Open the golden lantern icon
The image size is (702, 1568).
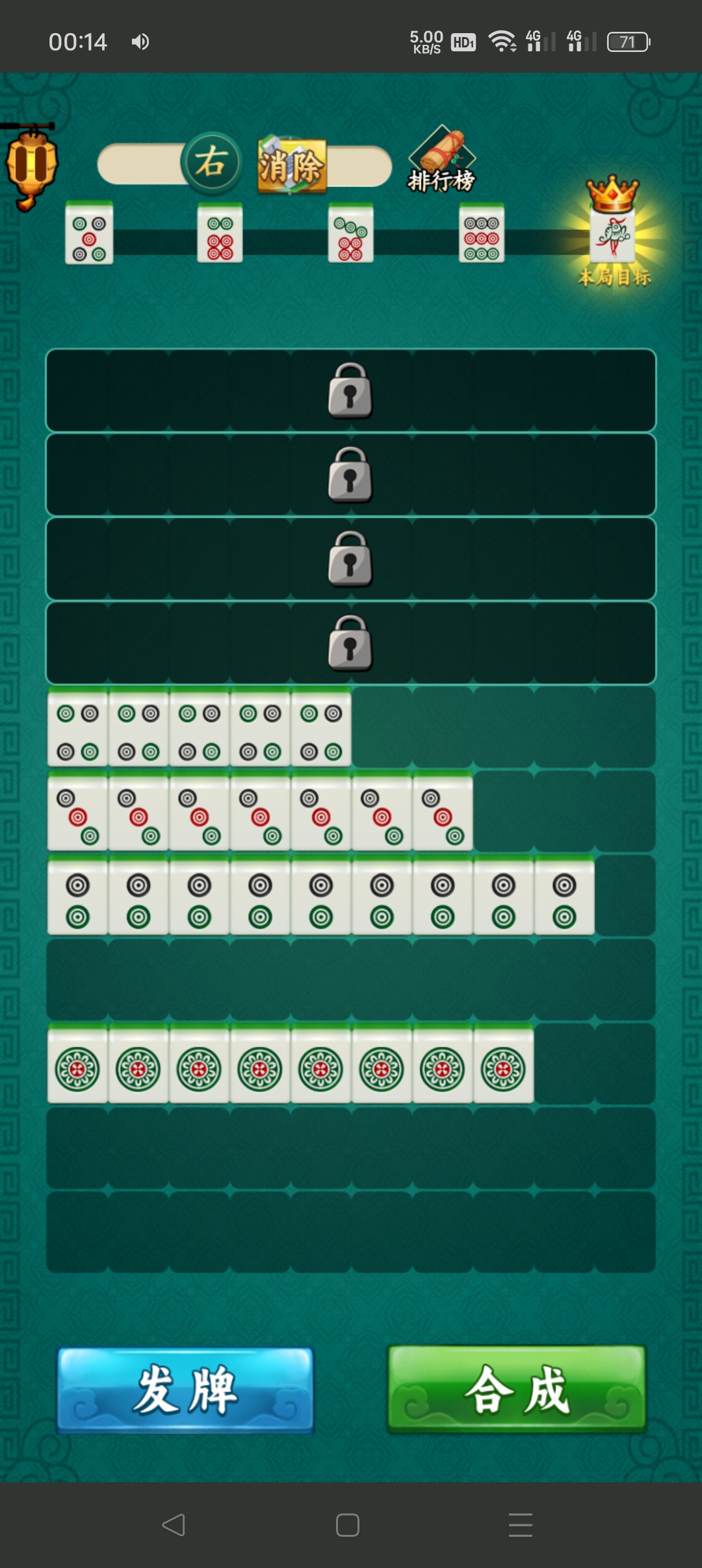click(x=31, y=166)
